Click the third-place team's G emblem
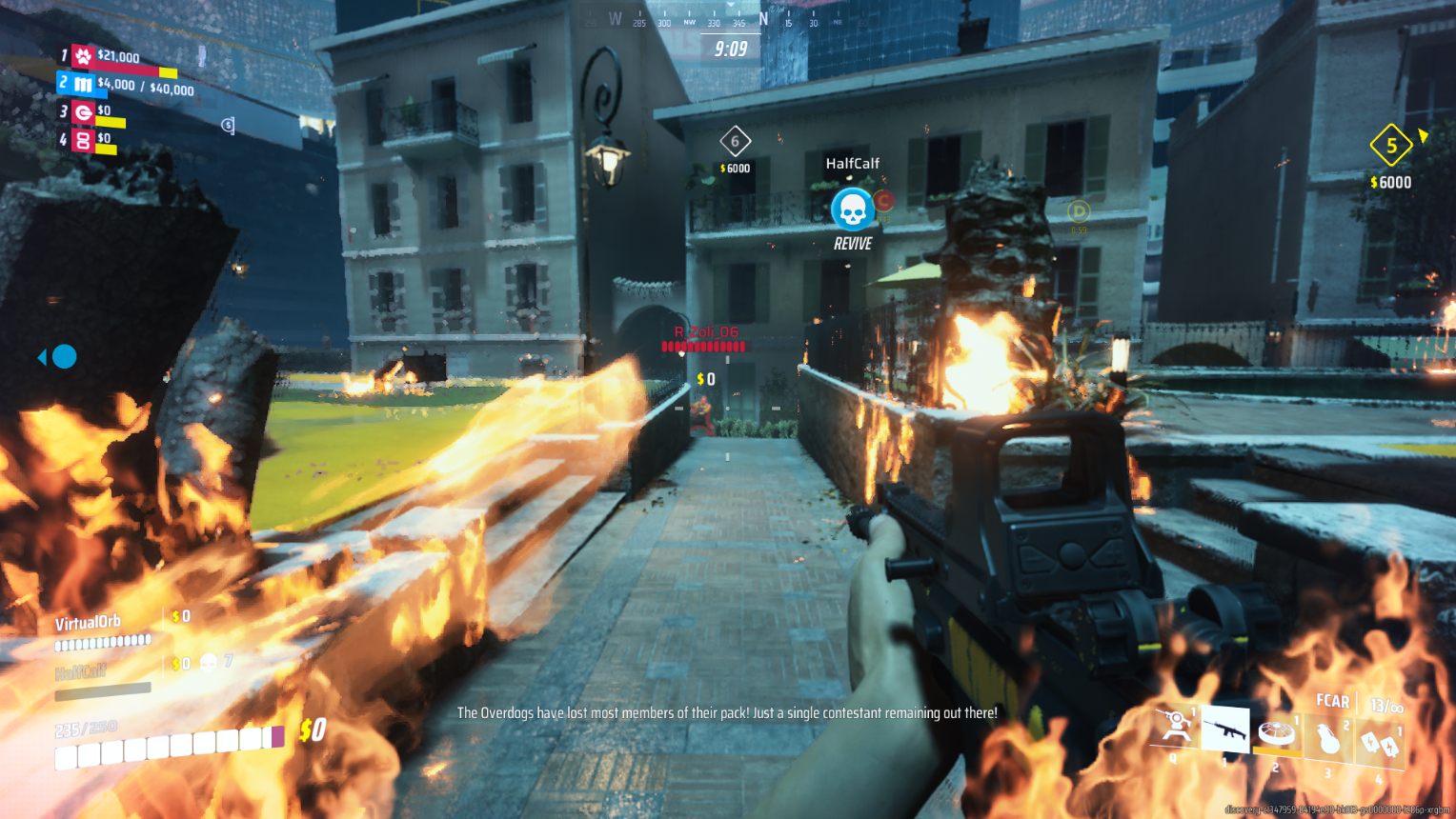The width and height of the screenshot is (1456, 819). coord(84,113)
